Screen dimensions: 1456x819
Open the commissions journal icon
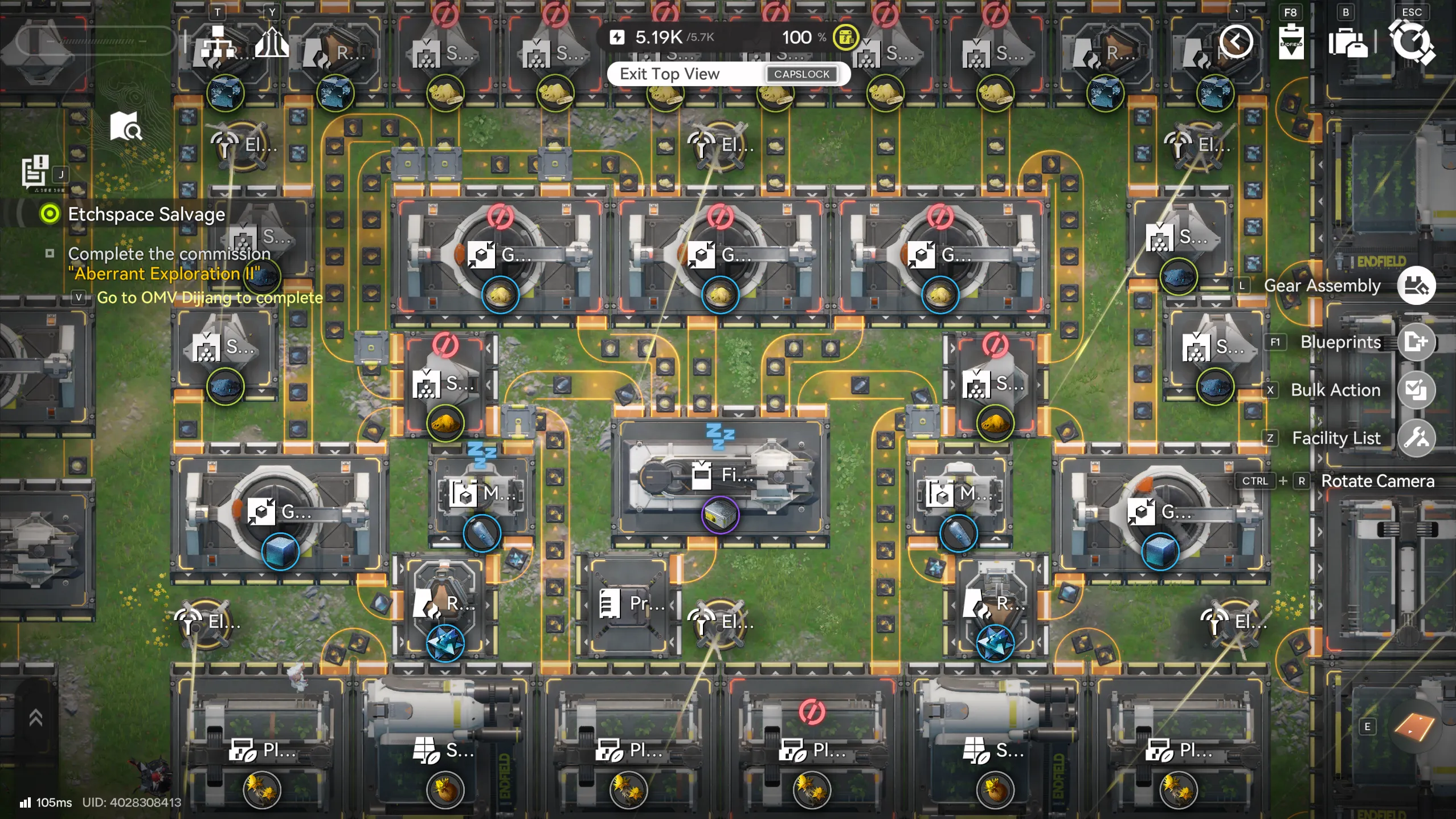(x=35, y=170)
